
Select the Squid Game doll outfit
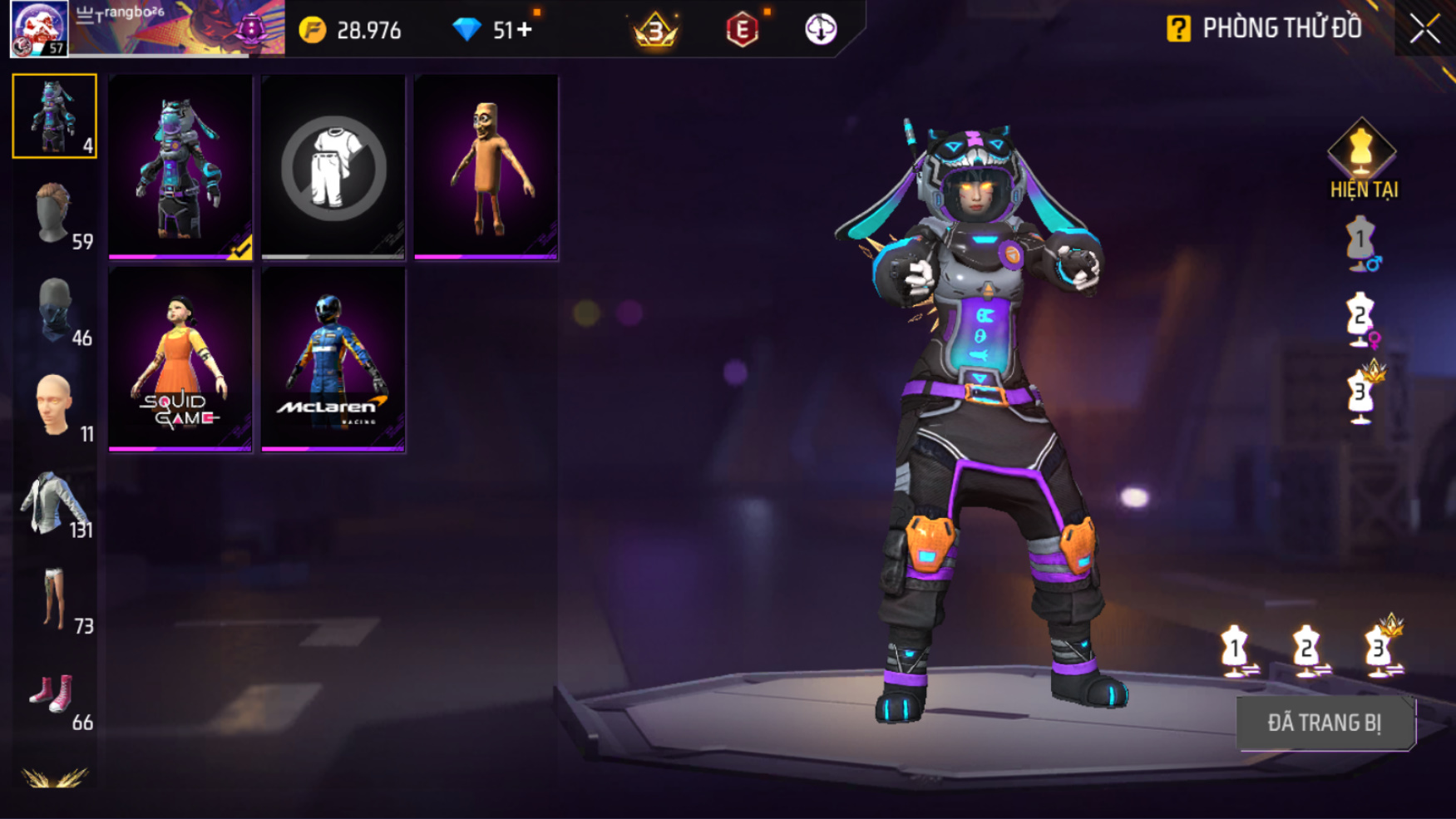point(180,359)
